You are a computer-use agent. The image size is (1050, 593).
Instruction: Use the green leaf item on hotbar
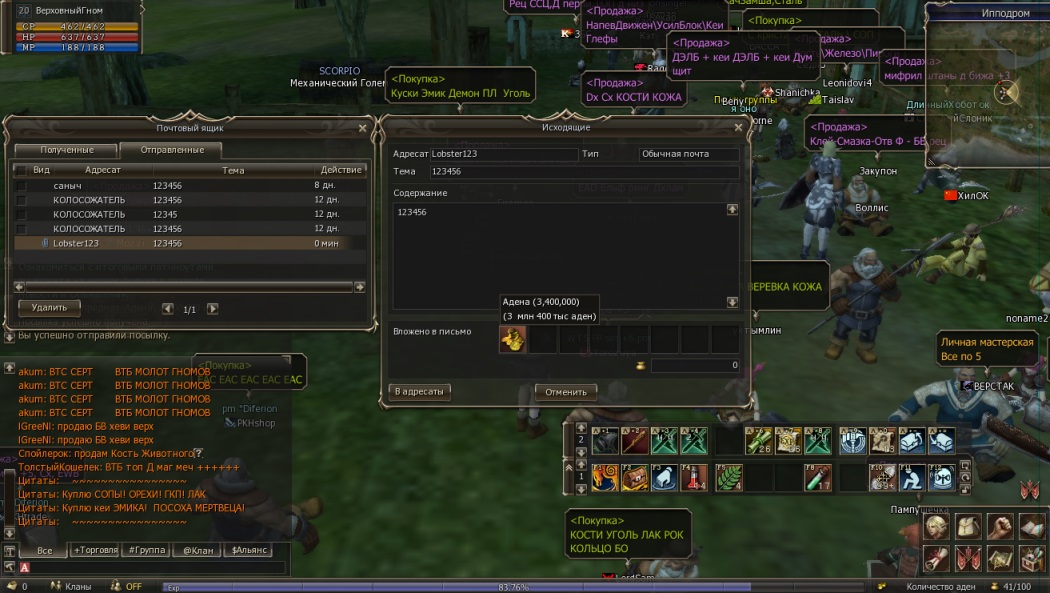pos(729,477)
